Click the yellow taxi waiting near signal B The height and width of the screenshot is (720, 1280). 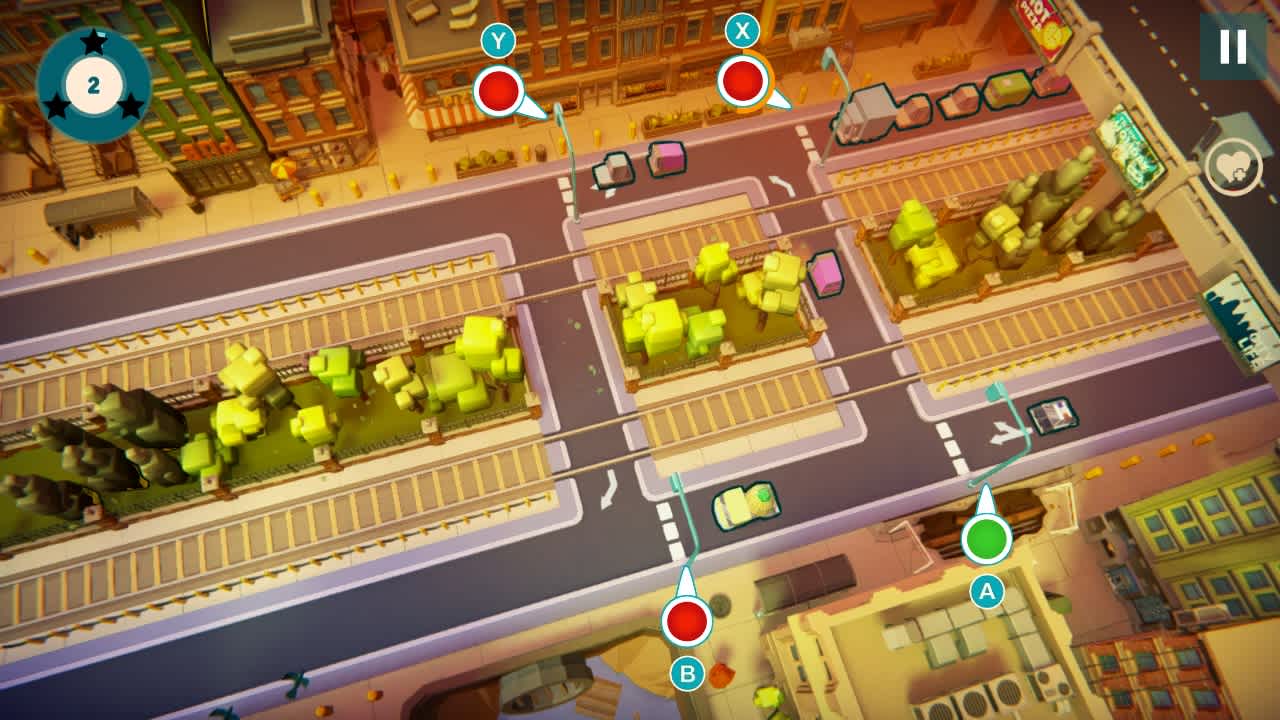[745, 506]
